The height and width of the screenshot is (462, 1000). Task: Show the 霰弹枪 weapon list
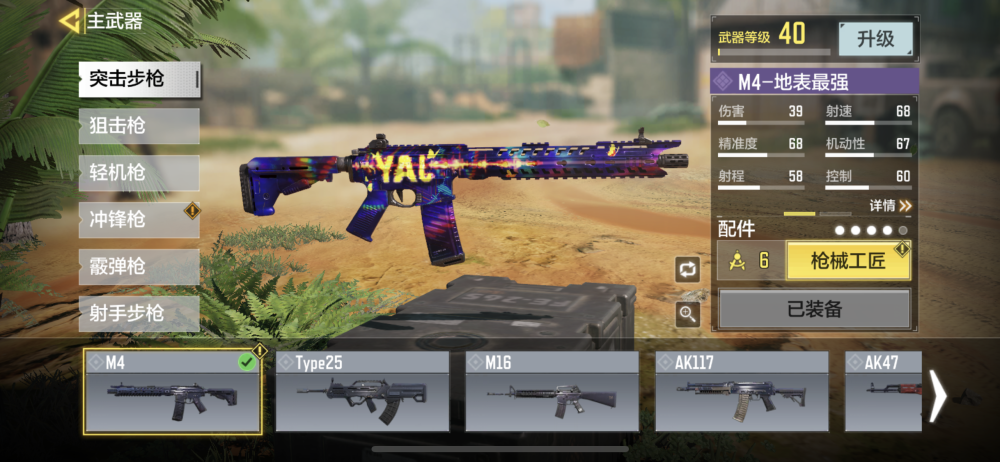point(138,267)
